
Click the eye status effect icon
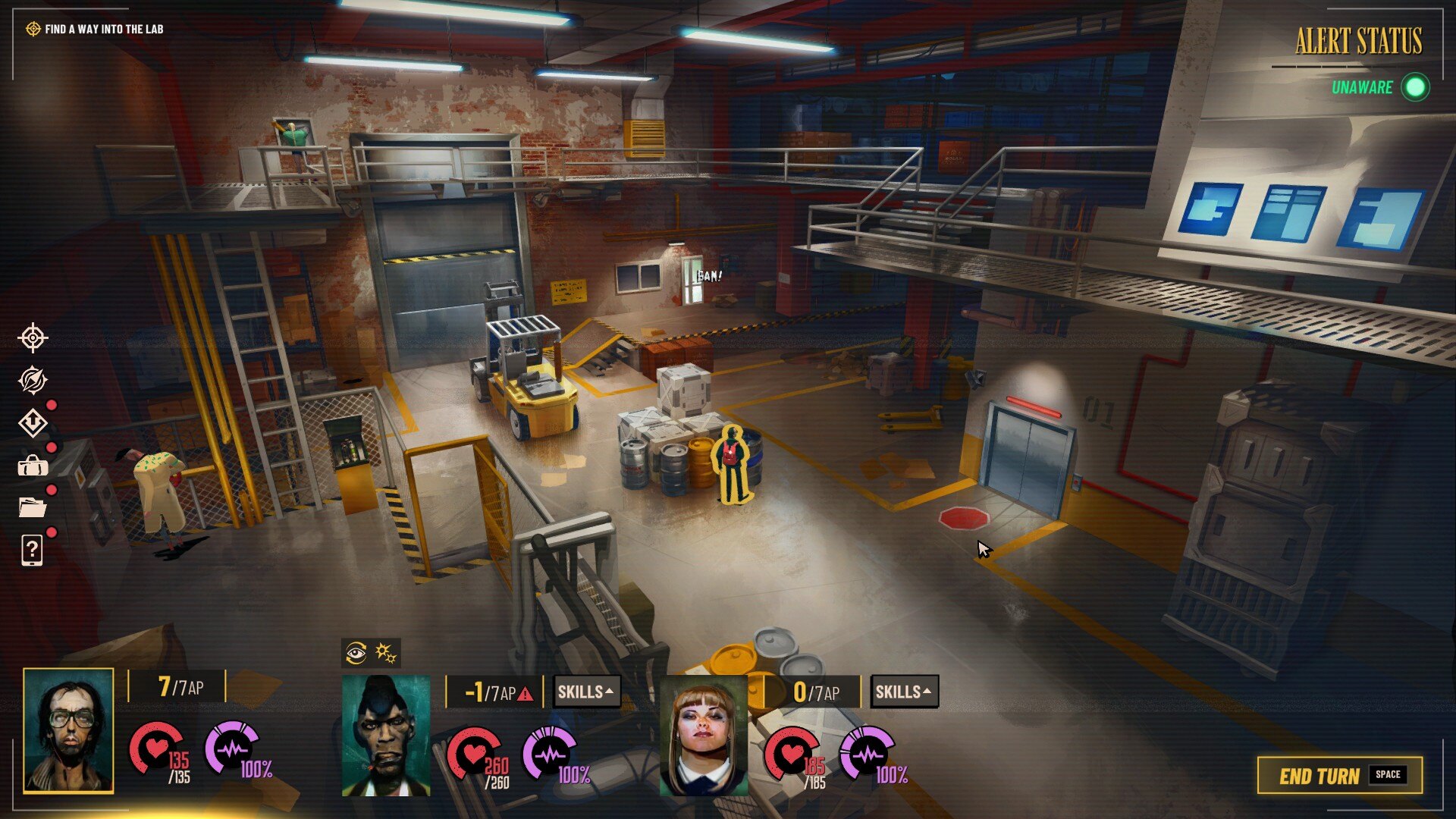[356, 652]
